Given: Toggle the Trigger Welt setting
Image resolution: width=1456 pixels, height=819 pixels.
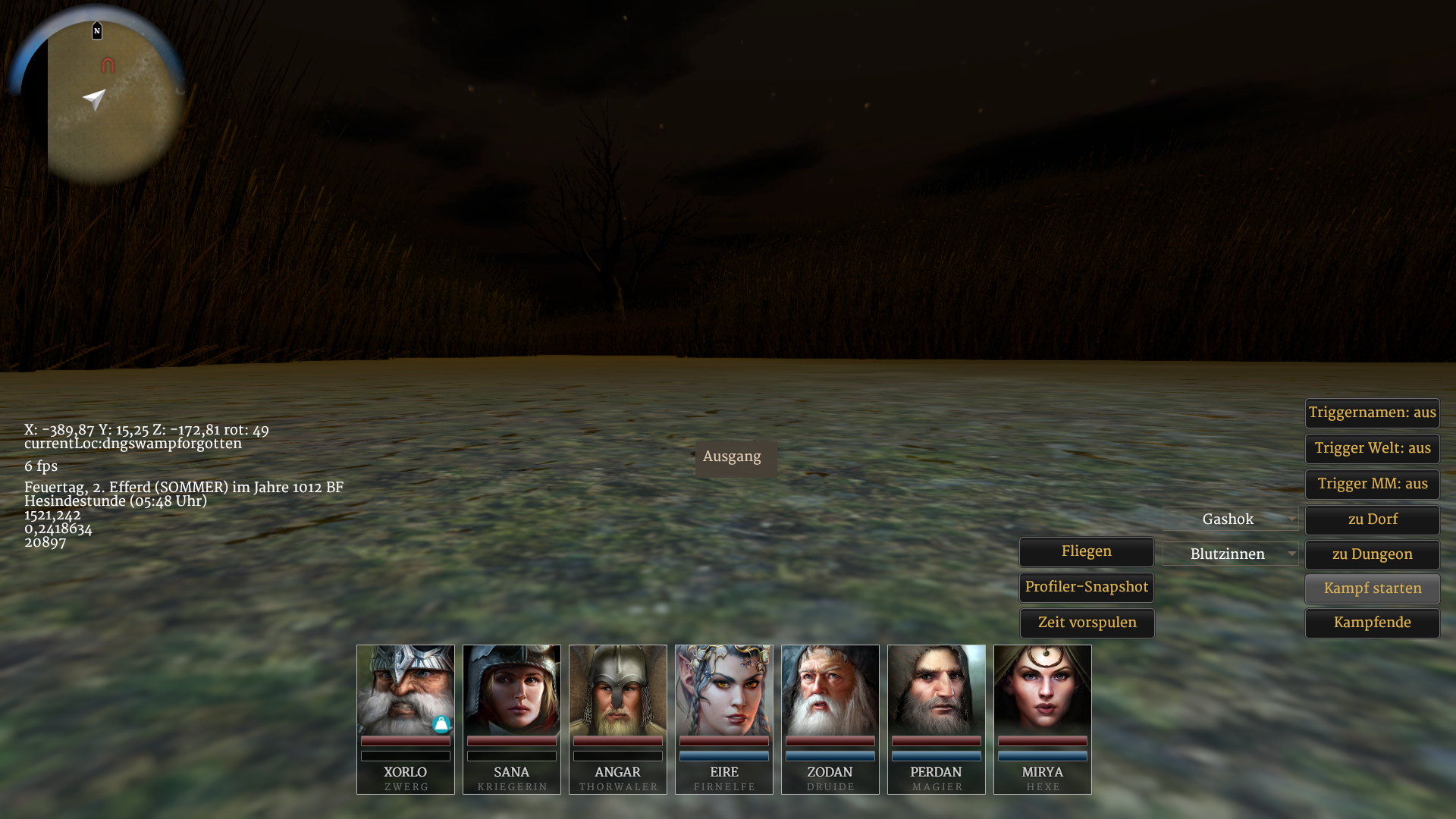Looking at the screenshot, I should pyautogui.click(x=1372, y=449).
